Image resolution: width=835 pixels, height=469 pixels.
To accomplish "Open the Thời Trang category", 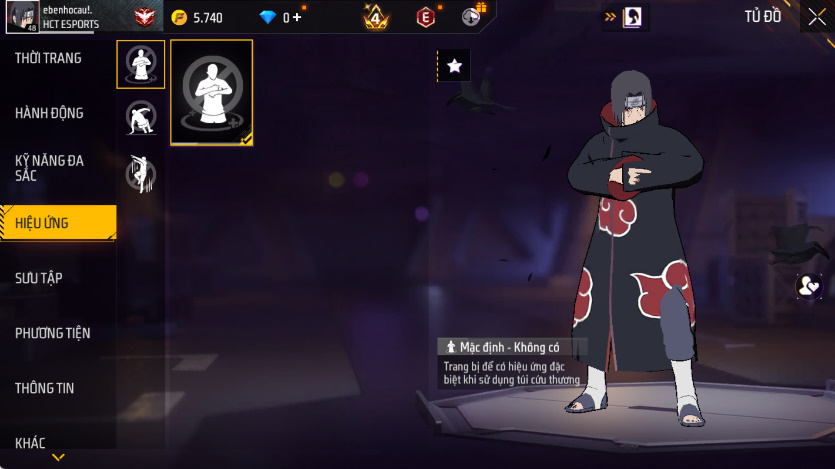I will pos(48,59).
